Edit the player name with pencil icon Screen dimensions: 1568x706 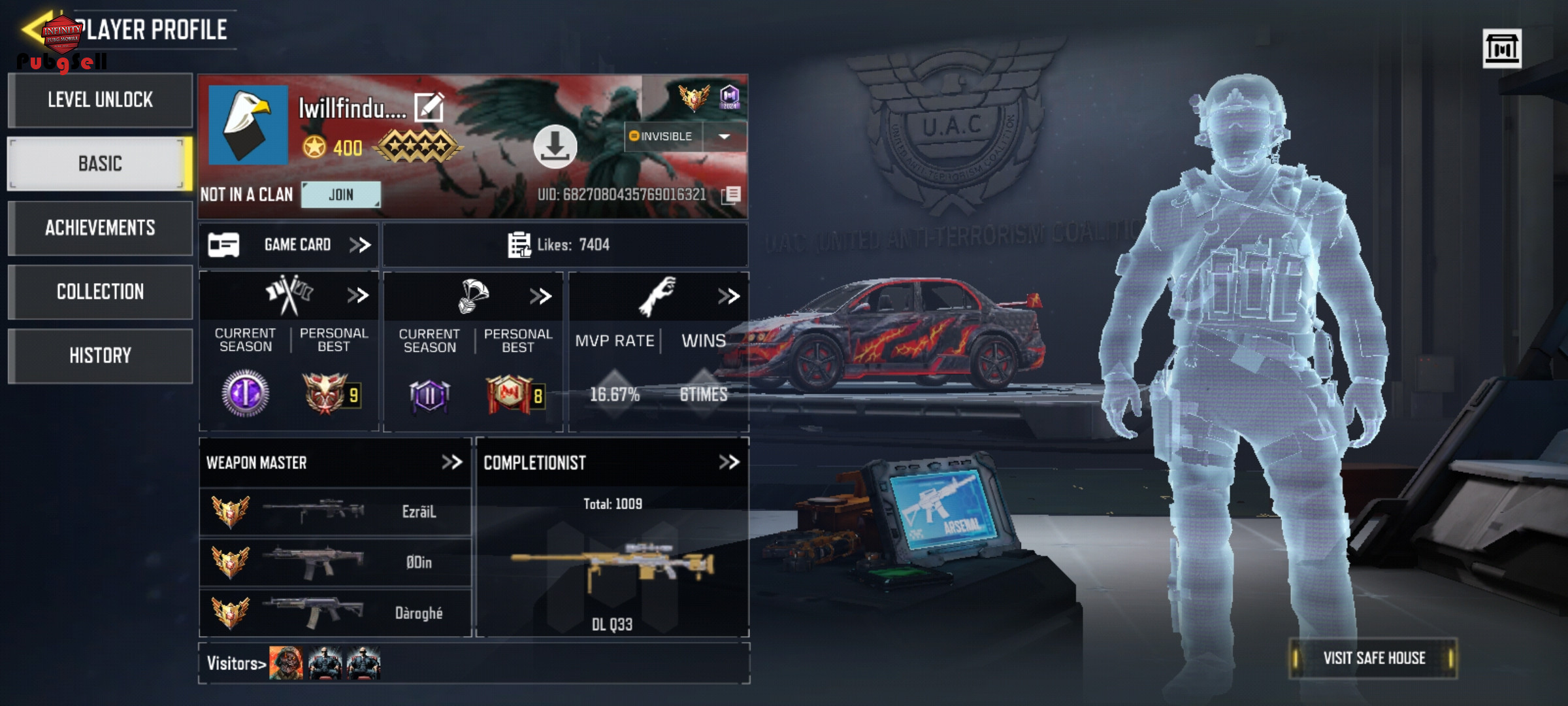[x=429, y=108]
